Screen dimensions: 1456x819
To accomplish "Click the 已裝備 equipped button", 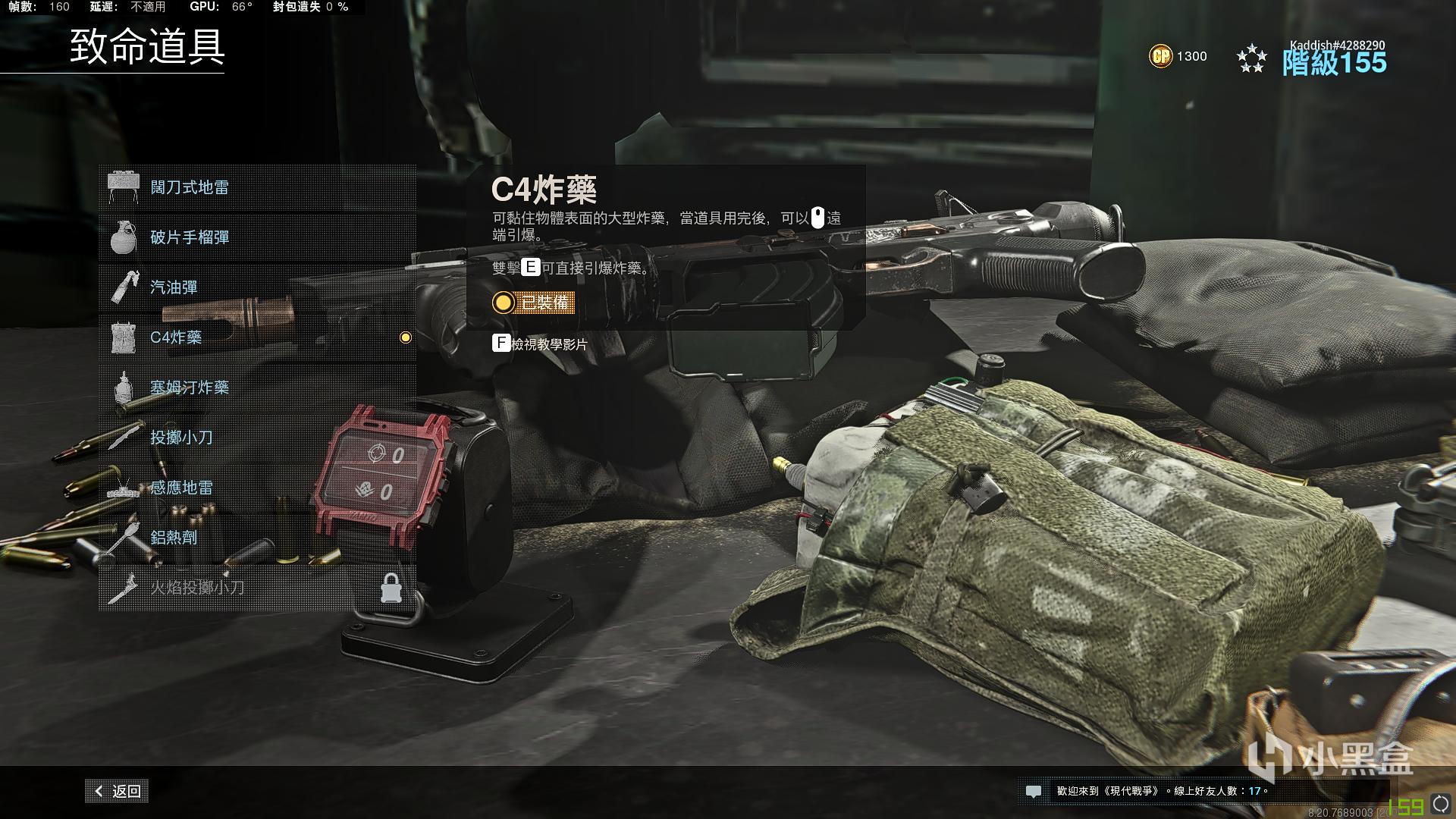I will tap(533, 303).
